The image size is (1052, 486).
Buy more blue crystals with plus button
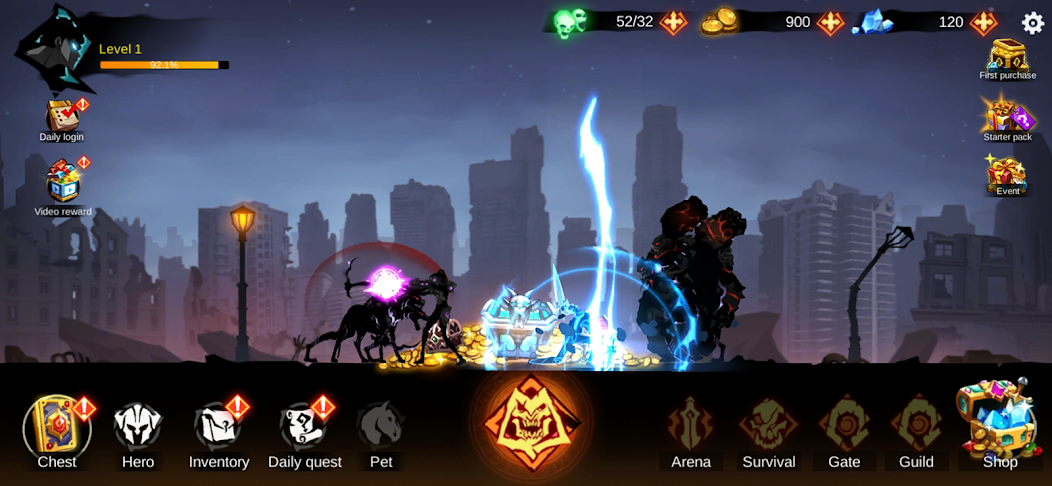point(983,22)
